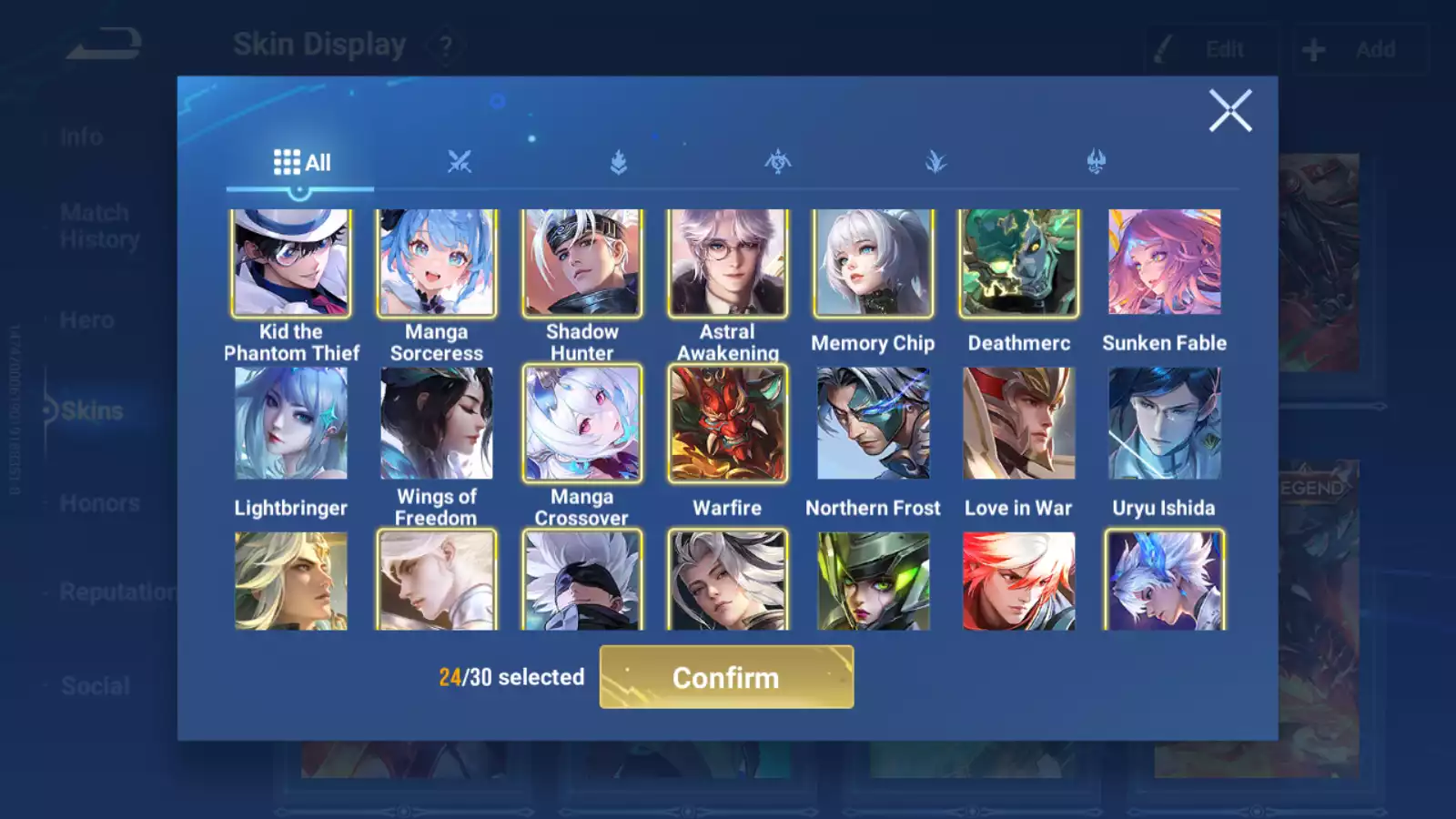Select the Kid the Phantom Thief skin
Screen dimensions: 1456x819
click(291, 263)
